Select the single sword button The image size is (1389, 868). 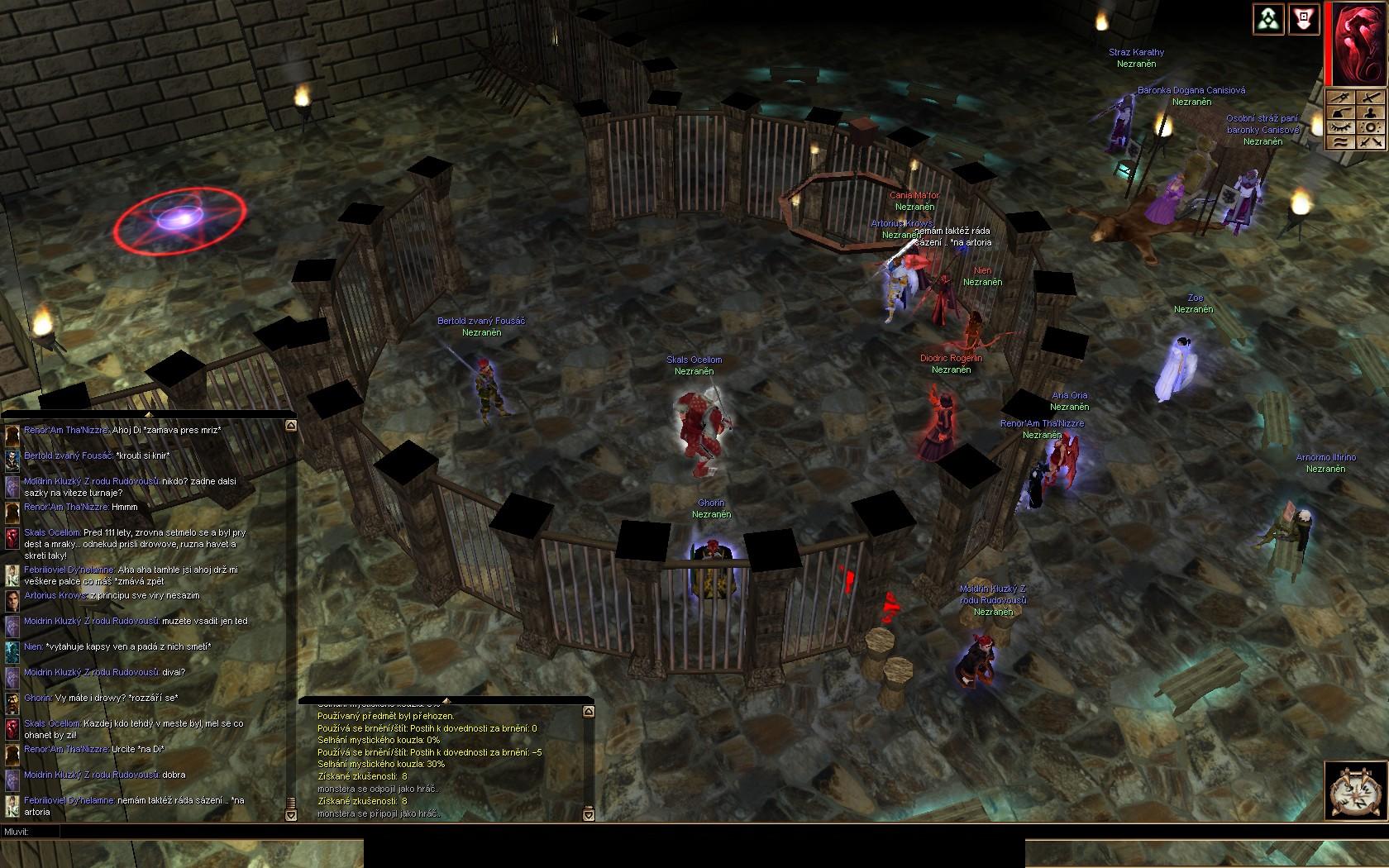pos(1370,98)
